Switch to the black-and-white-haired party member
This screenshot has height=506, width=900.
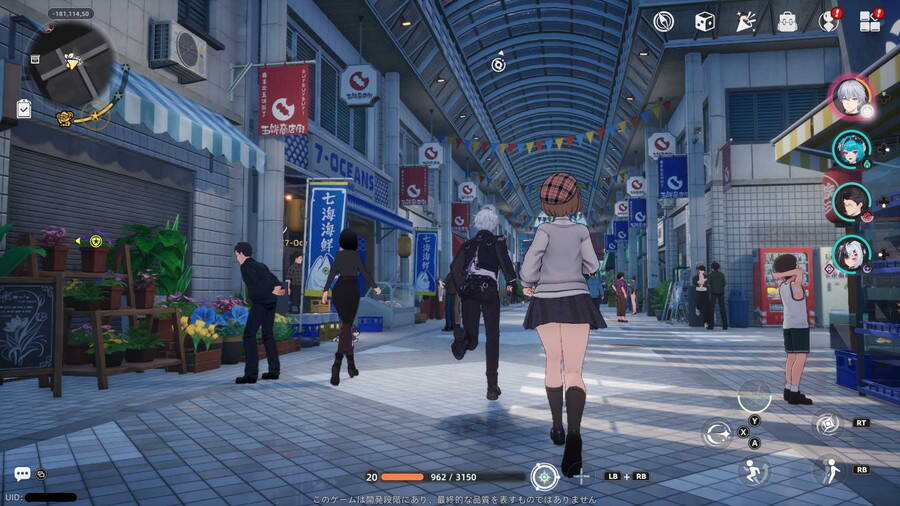tap(851, 254)
